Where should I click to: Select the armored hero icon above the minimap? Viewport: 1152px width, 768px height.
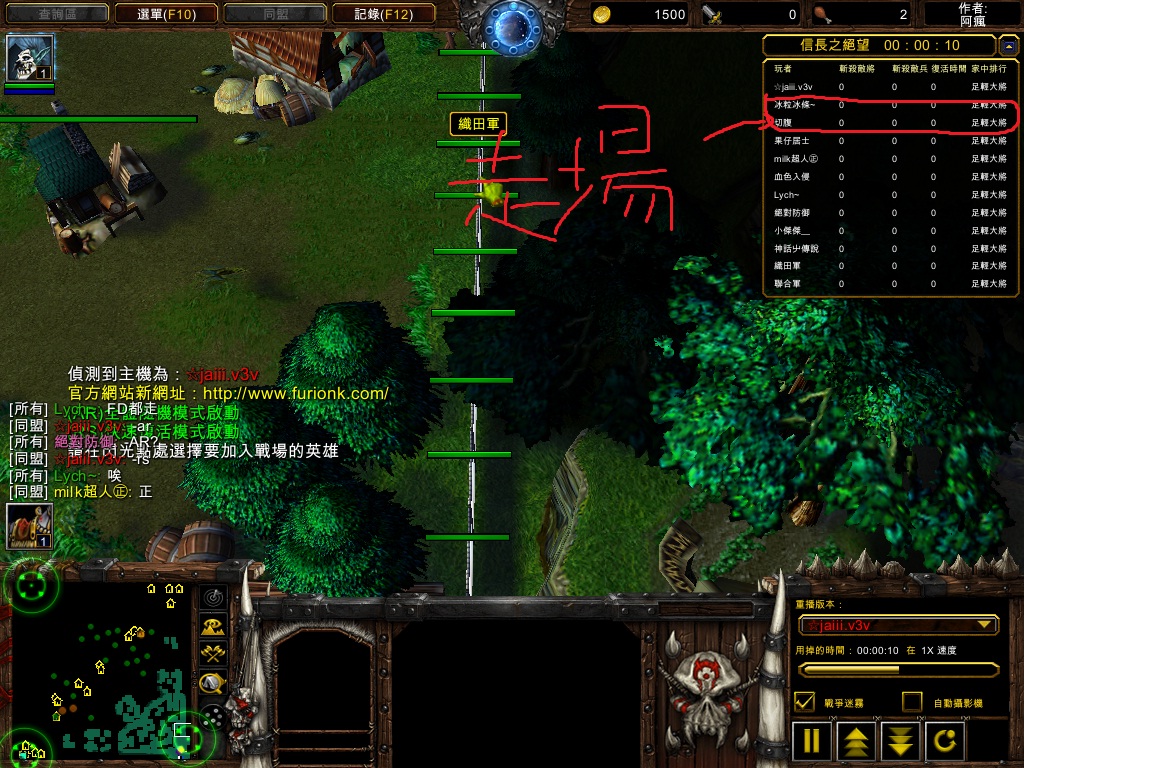29,526
